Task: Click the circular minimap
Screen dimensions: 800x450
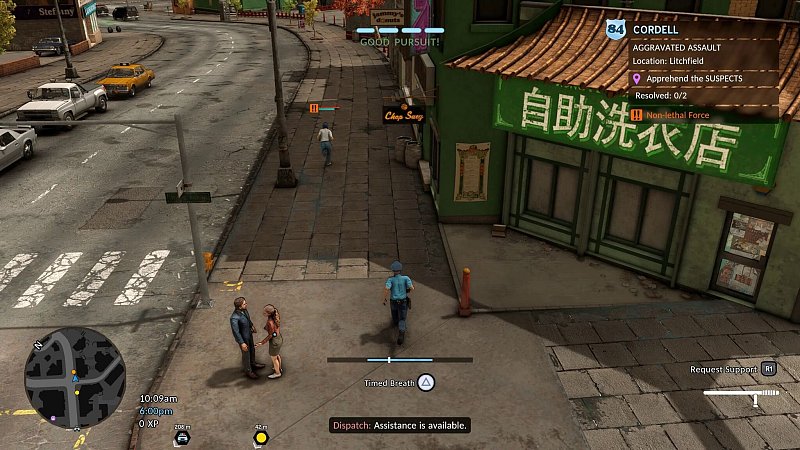Action: click(x=75, y=378)
